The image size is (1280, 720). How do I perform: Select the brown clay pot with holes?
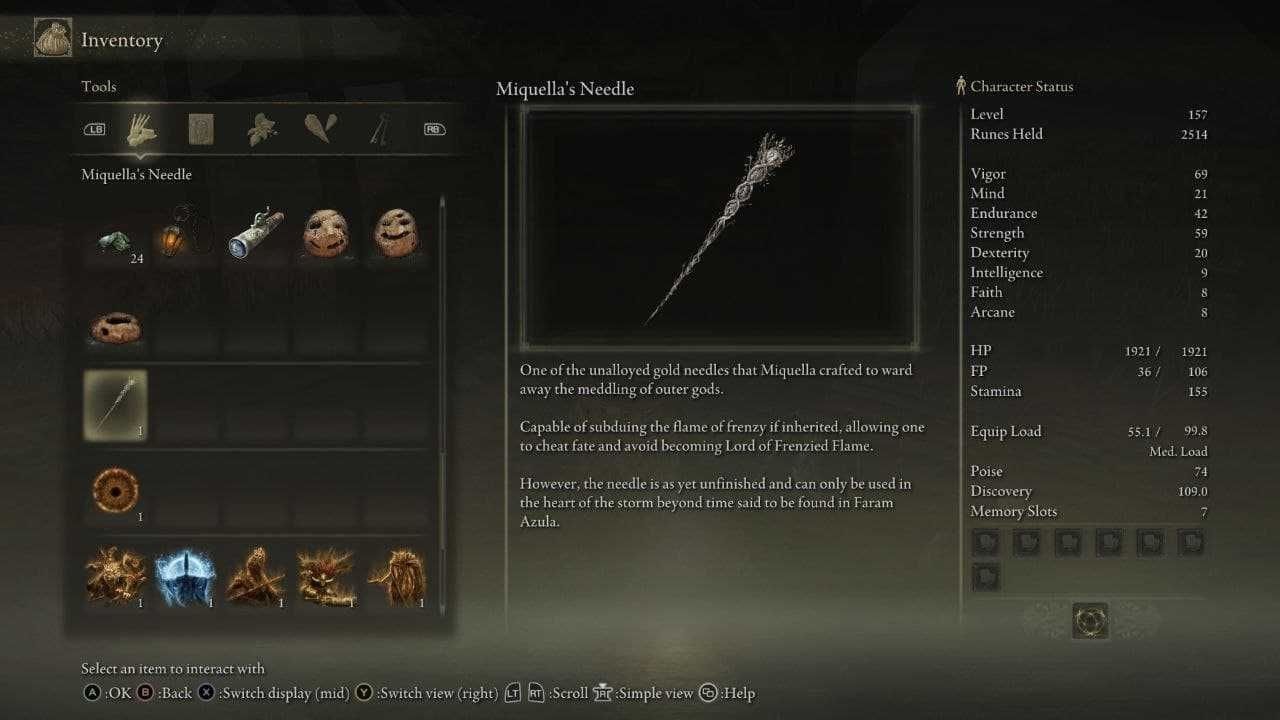[x=115, y=325]
